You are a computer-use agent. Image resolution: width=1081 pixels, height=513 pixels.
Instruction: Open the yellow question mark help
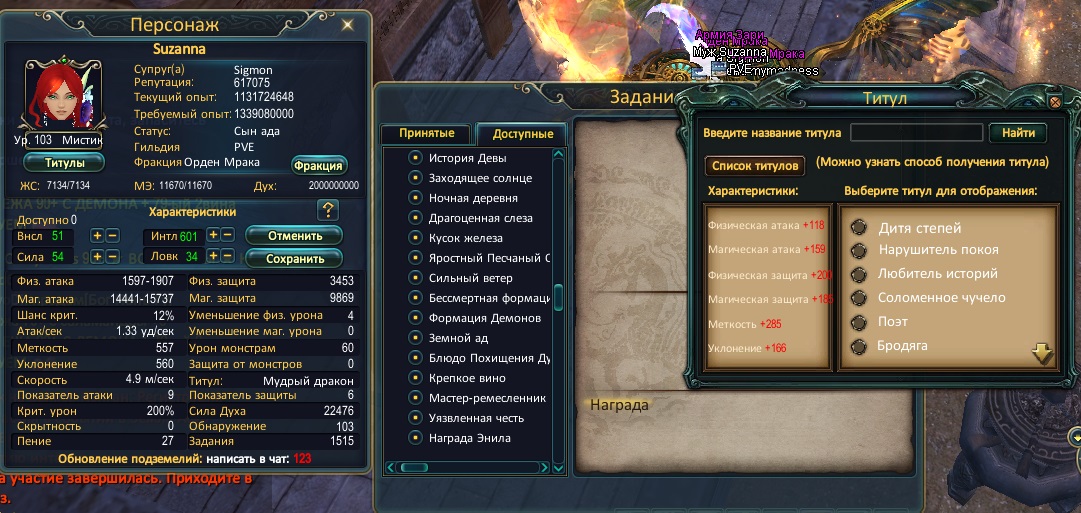point(328,210)
